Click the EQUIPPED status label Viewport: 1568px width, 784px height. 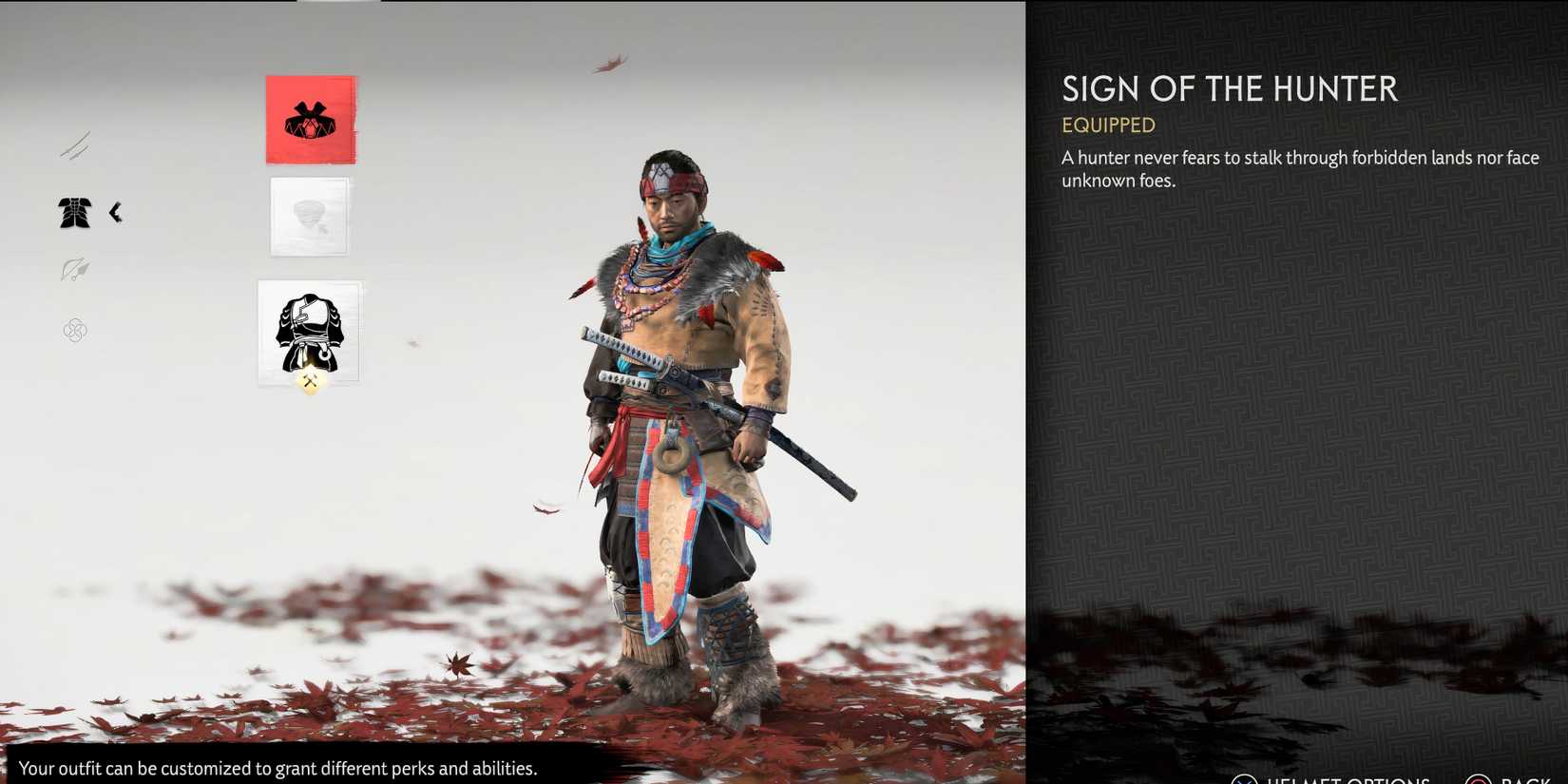click(x=1107, y=124)
